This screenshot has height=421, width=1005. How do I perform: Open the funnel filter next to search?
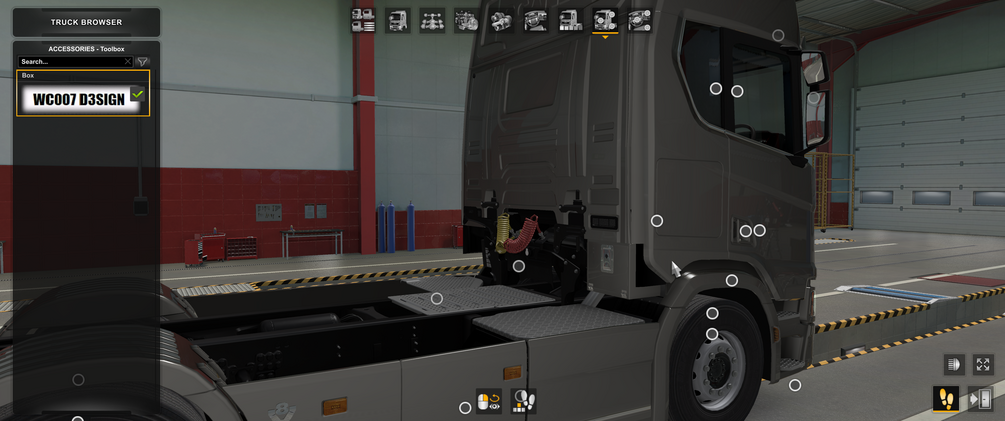142,62
